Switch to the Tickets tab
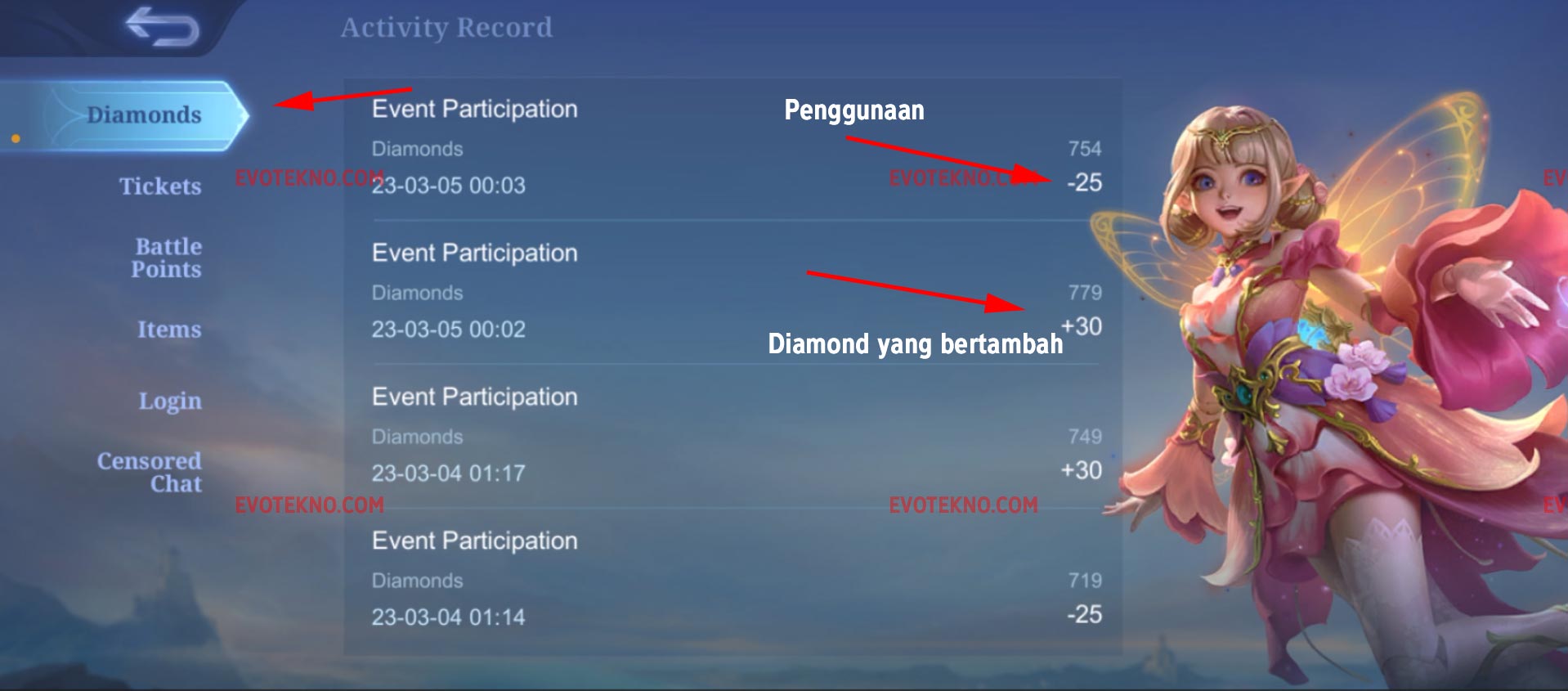This screenshot has height=691, width=1568. [x=160, y=186]
